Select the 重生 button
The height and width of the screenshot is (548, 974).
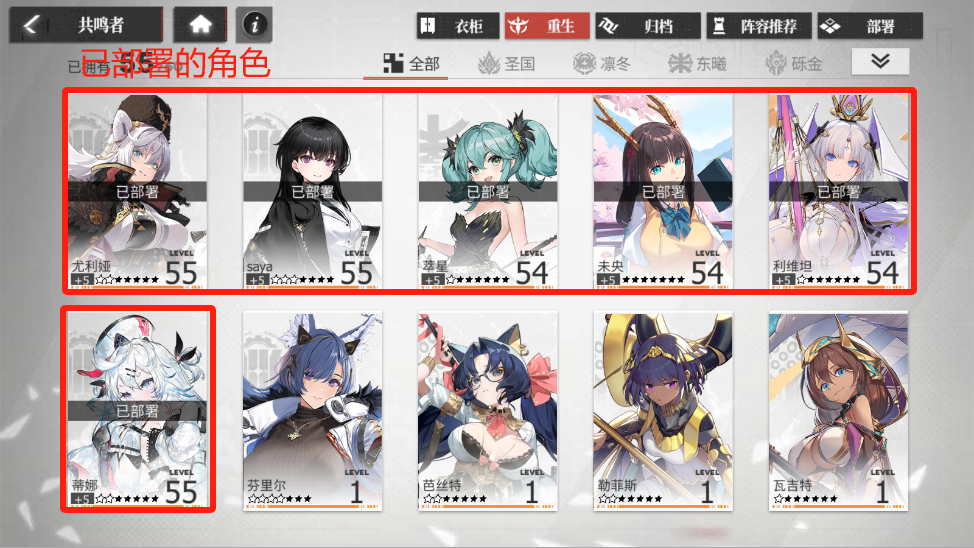tap(546, 26)
